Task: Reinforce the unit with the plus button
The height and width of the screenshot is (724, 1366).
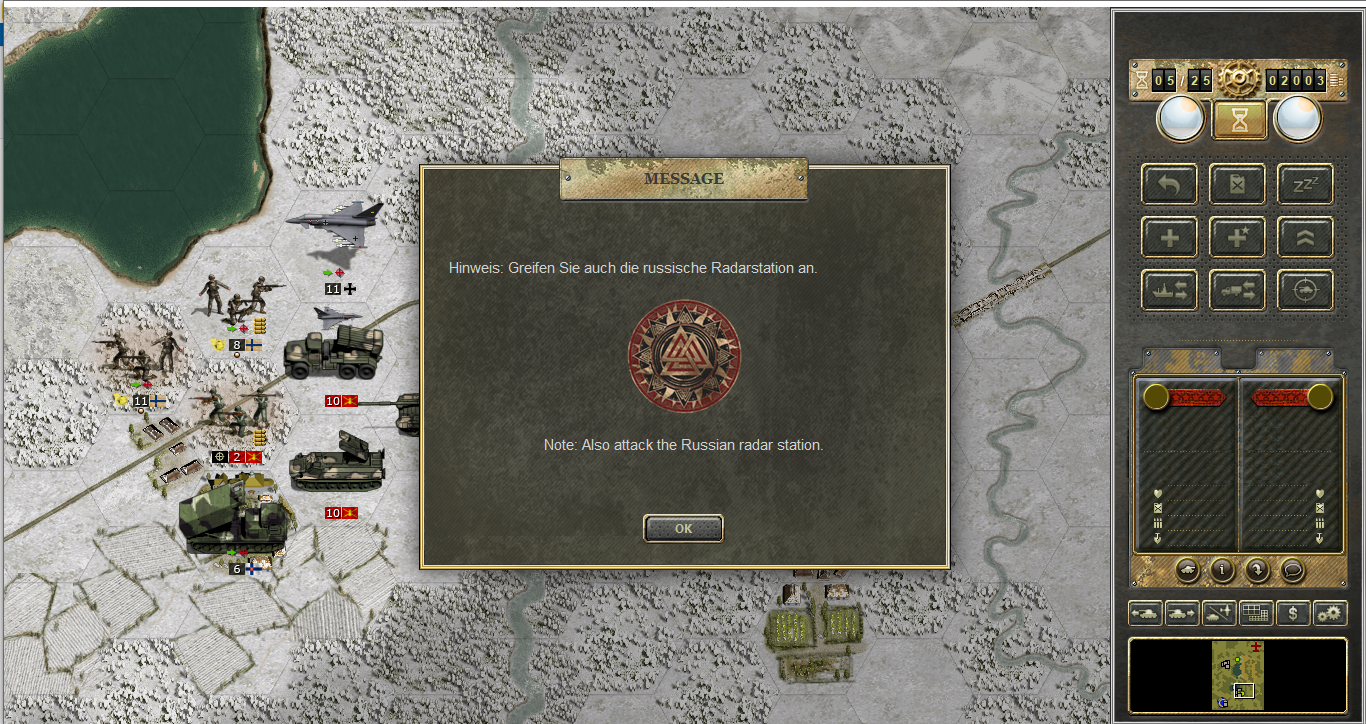Action: (1169, 237)
